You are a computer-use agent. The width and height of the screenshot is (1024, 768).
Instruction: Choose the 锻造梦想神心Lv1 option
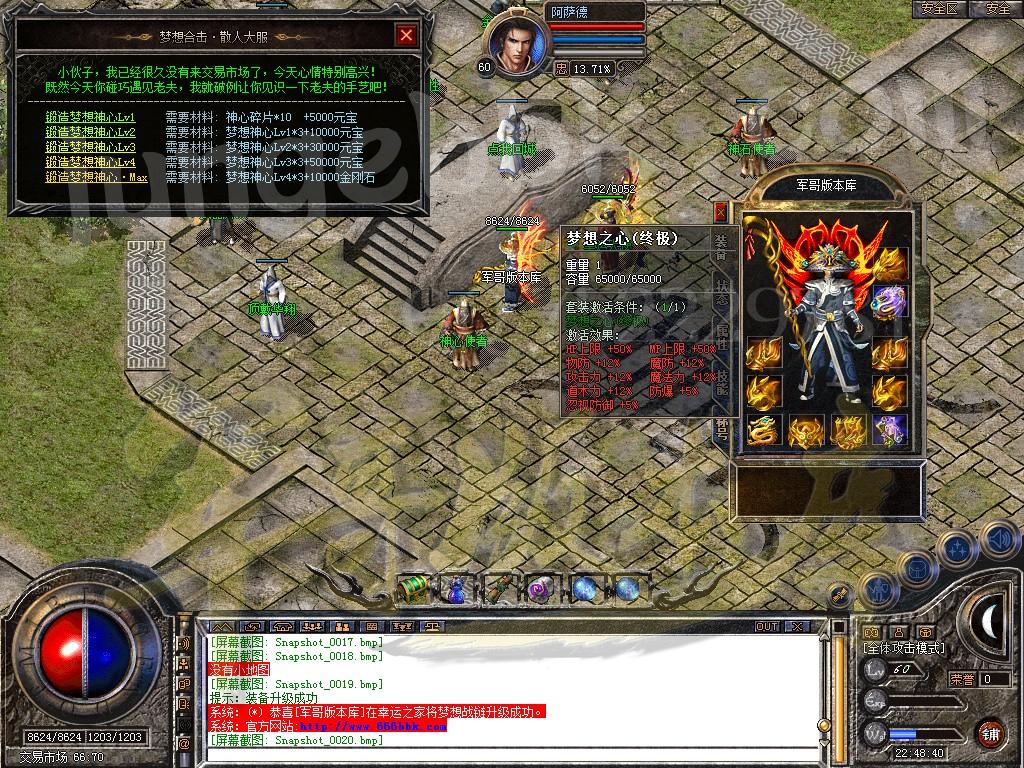(x=90, y=117)
